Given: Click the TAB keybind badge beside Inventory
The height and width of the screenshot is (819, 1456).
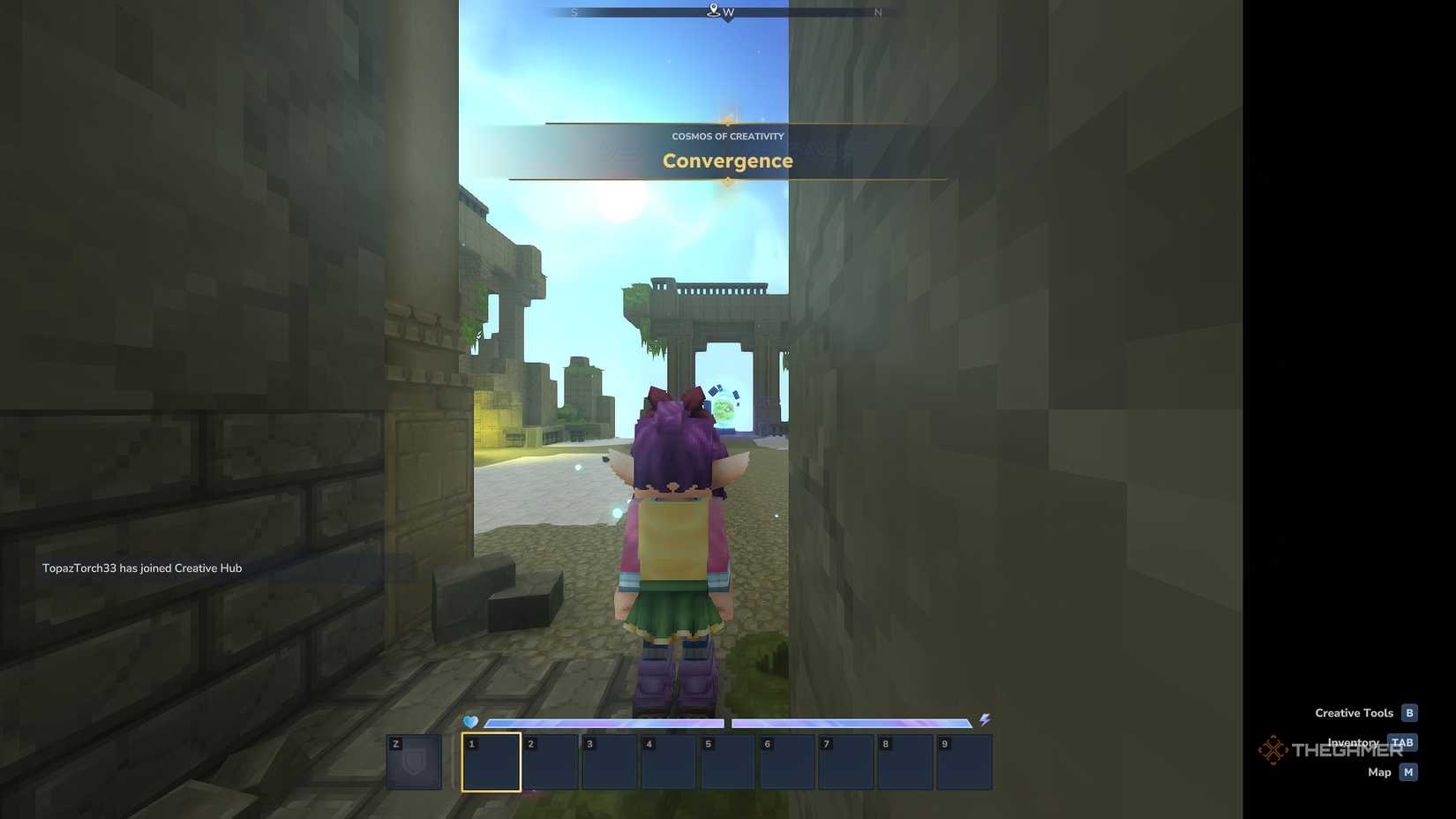Looking at the screenshot, I should (1403, 742).
